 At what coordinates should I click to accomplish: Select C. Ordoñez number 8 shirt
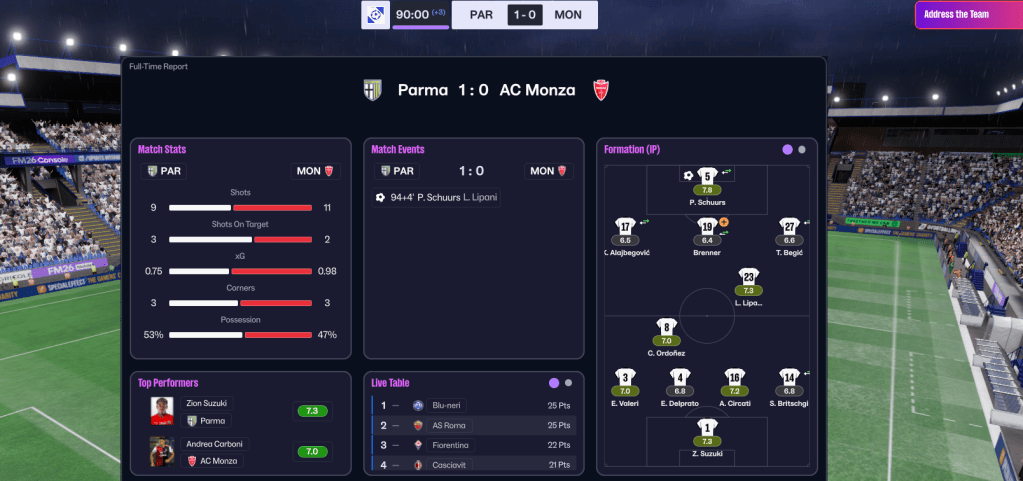coord(666,327)
